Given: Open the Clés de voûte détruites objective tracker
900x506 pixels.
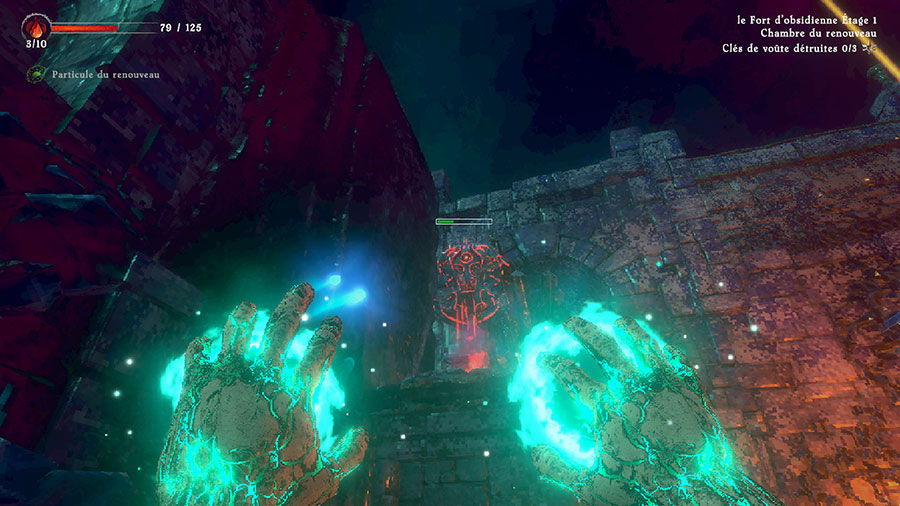Looking at the screenshot, I should tap(796, 47).
